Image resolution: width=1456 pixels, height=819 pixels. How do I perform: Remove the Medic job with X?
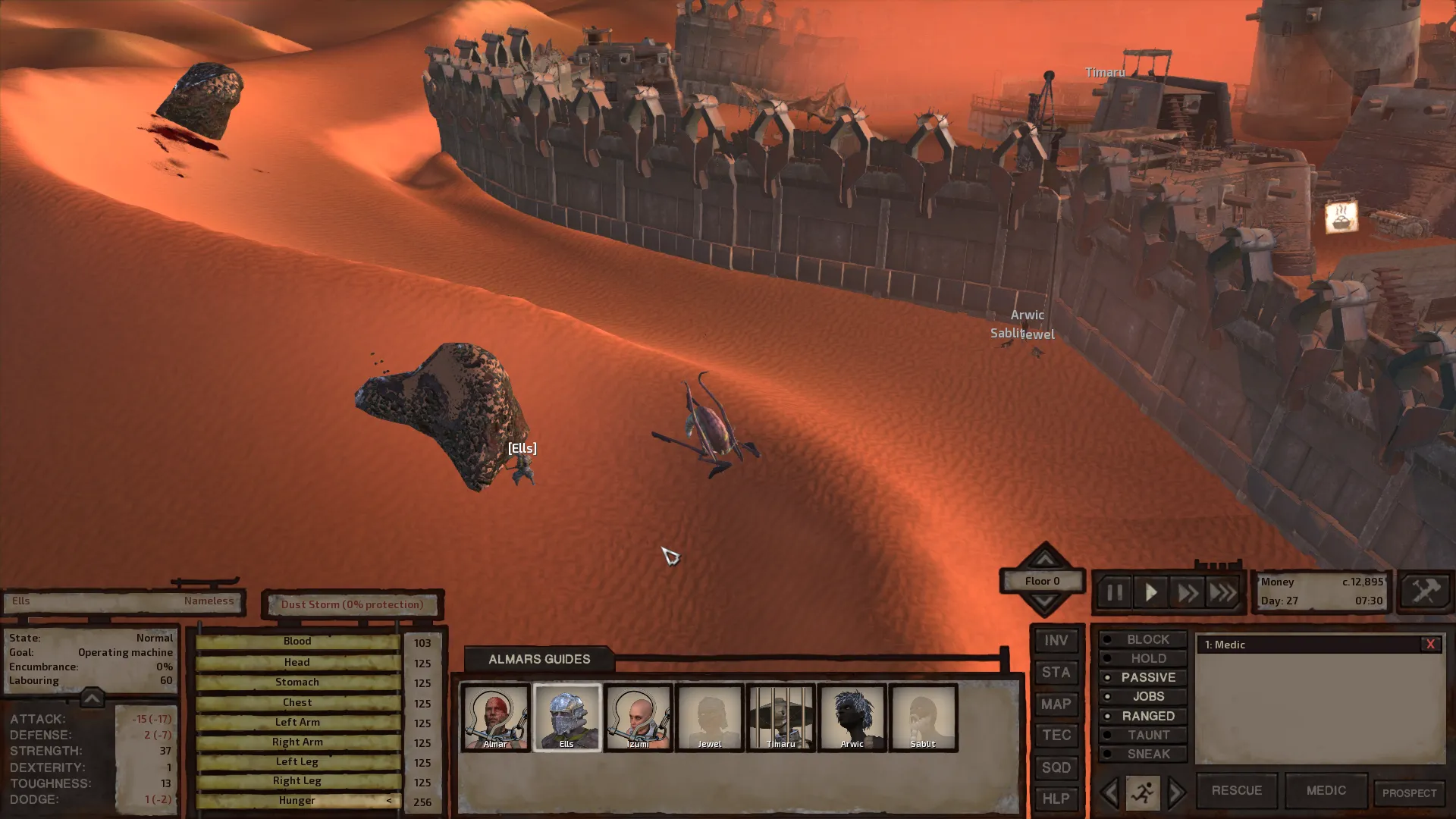tap(1430, 645)
